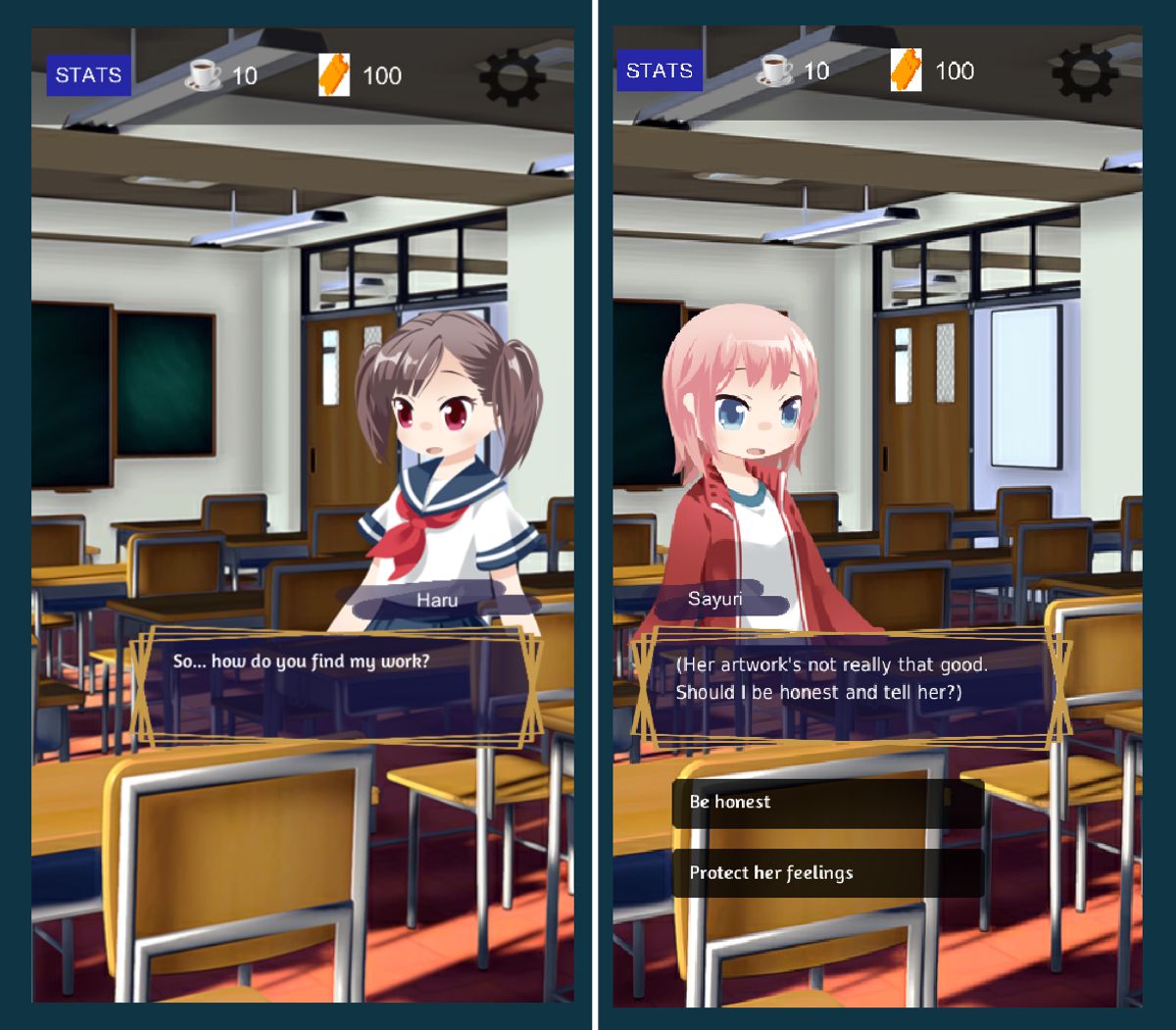
Task: Choose the "Be honest" reply
Action: (x=827, y=803)
